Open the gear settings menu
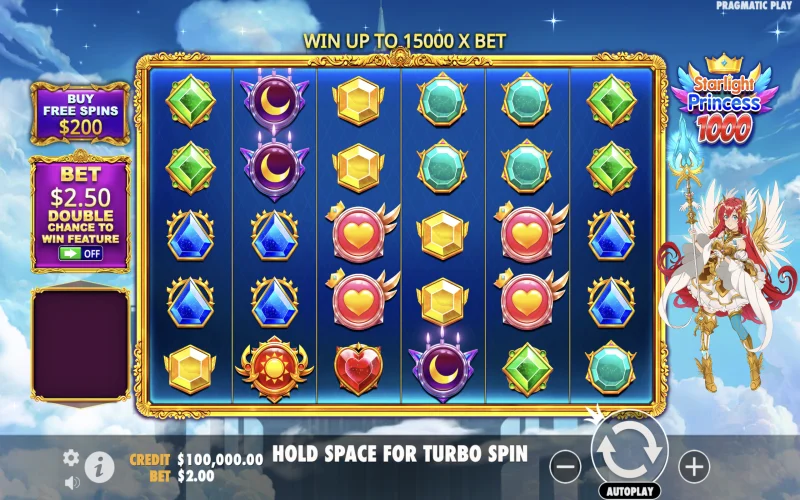 point(71,457)
